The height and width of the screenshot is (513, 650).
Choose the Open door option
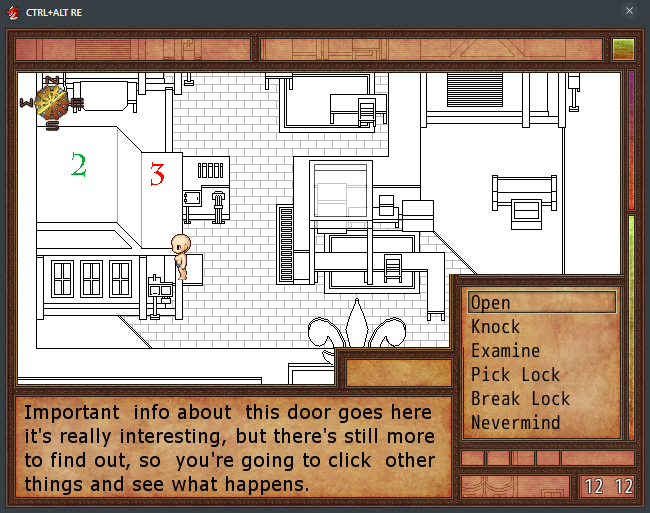tap(541, 302)
